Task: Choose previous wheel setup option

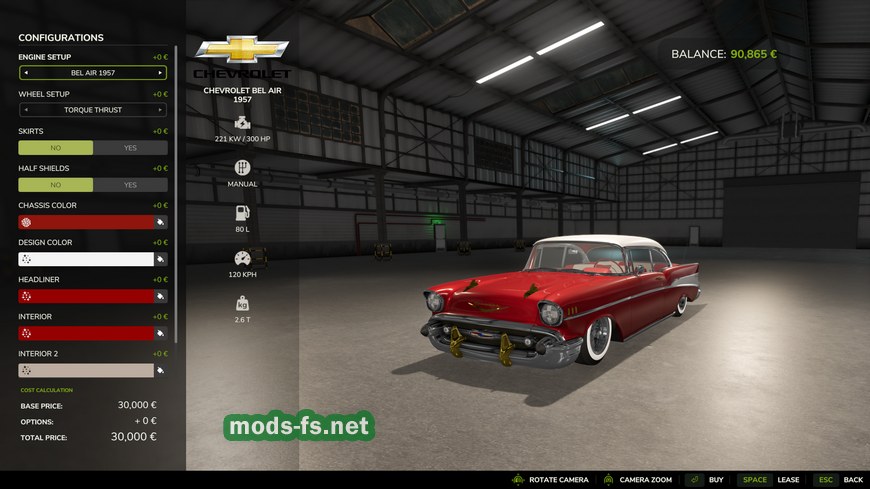Action: pos(26,110)
